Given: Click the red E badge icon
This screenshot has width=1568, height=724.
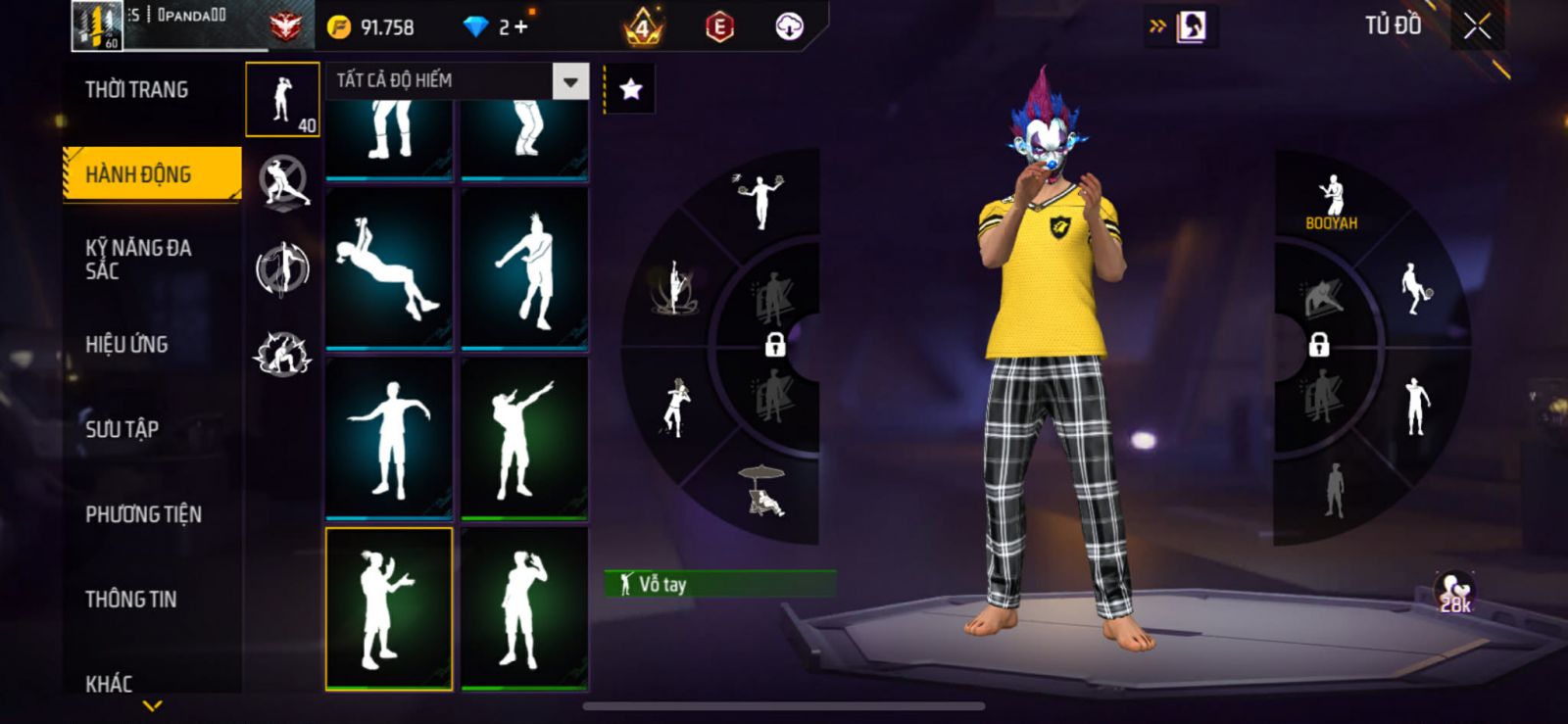Looking at the screenshot, I should point(719,27).
